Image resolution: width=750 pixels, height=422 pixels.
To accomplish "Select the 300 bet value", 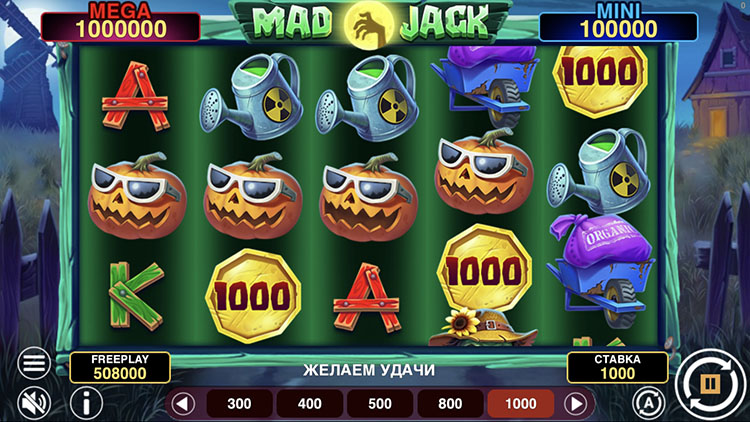I will [x=240, y=404].
